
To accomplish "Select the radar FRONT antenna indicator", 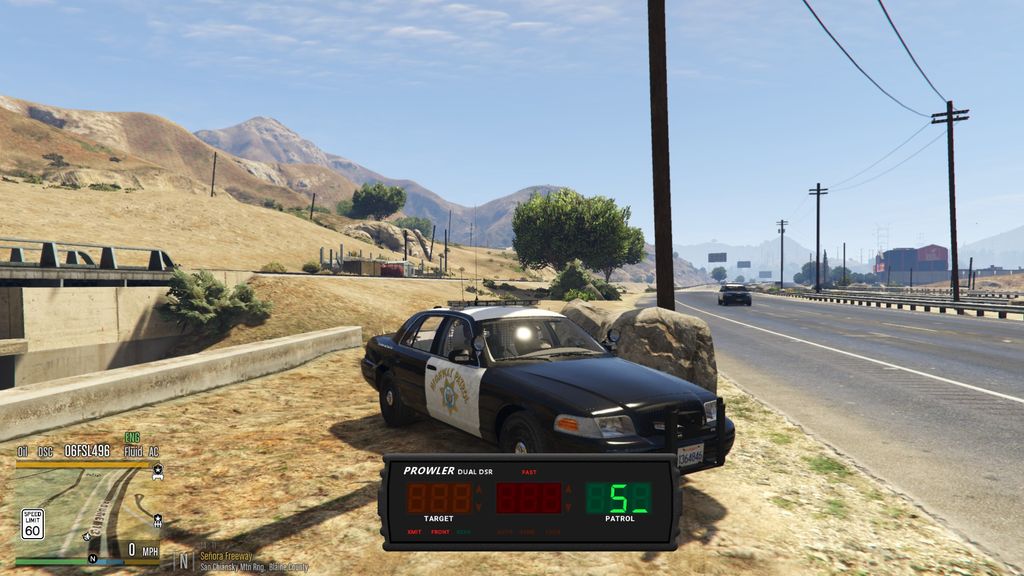I will pyautogui.click(x=440, y=532).
